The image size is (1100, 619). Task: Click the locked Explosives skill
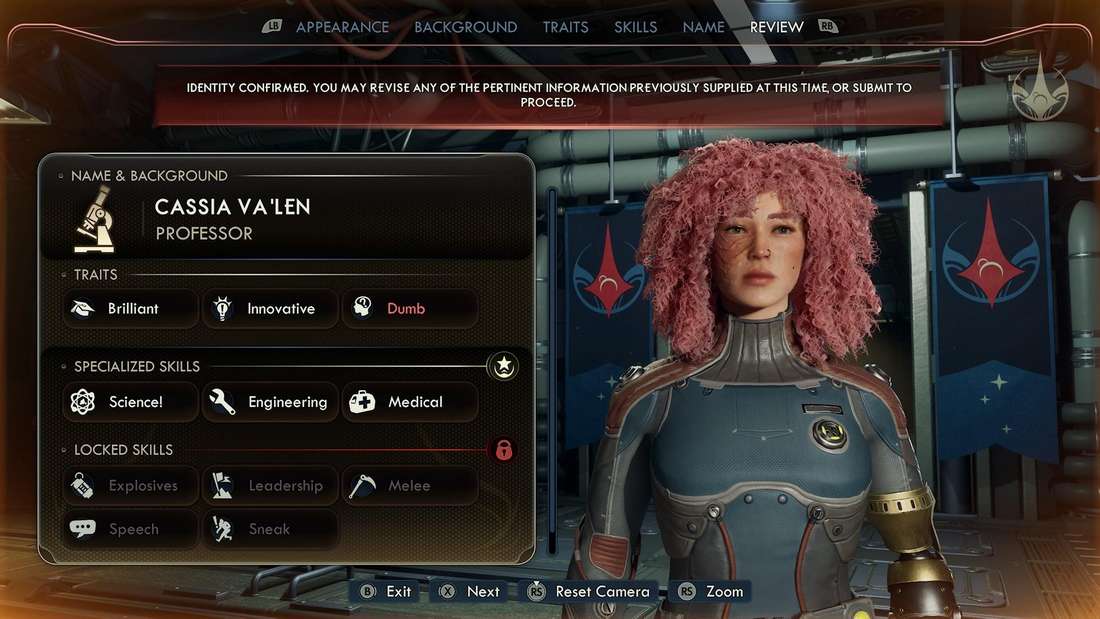tap(131, 486)
